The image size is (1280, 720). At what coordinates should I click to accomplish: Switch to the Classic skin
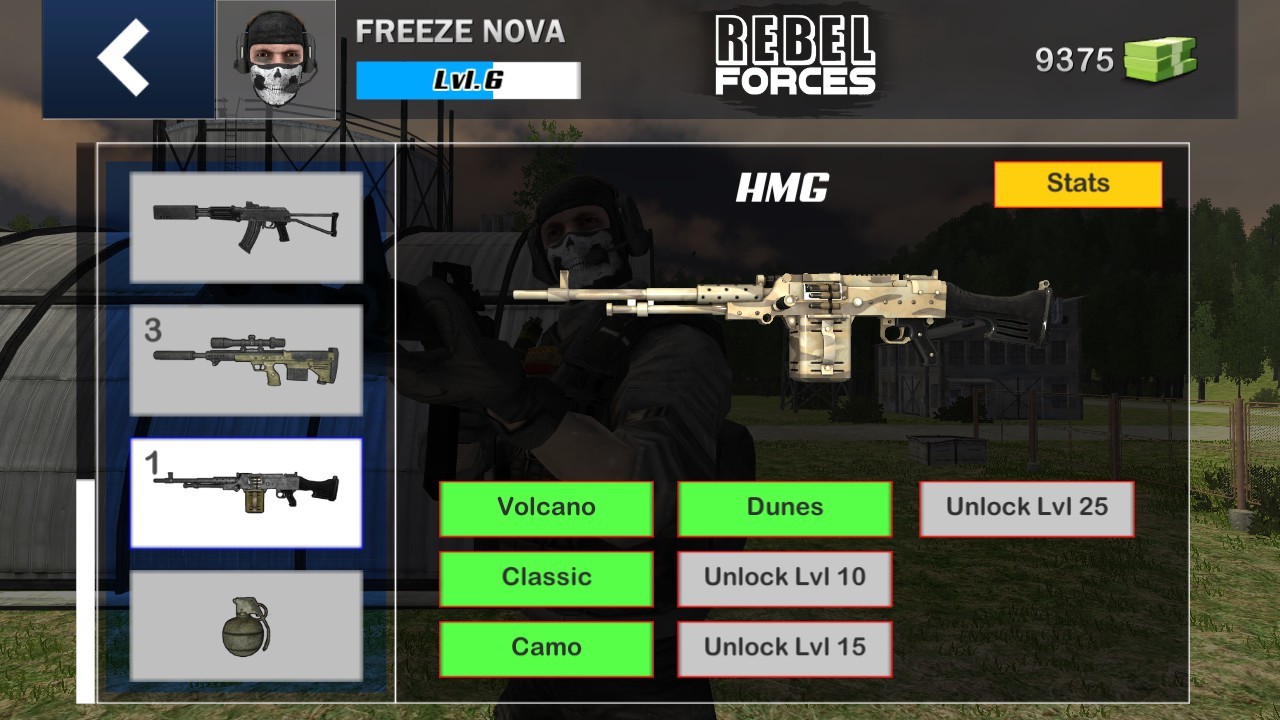(x=547, y=577)
